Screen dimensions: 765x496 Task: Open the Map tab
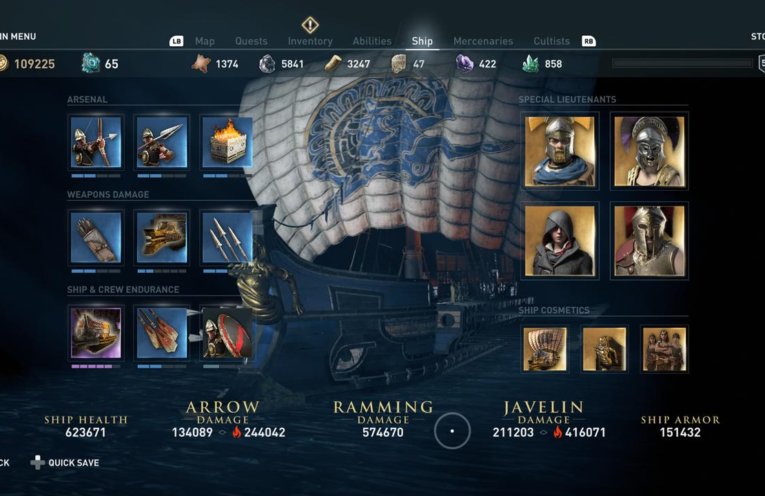205,41
